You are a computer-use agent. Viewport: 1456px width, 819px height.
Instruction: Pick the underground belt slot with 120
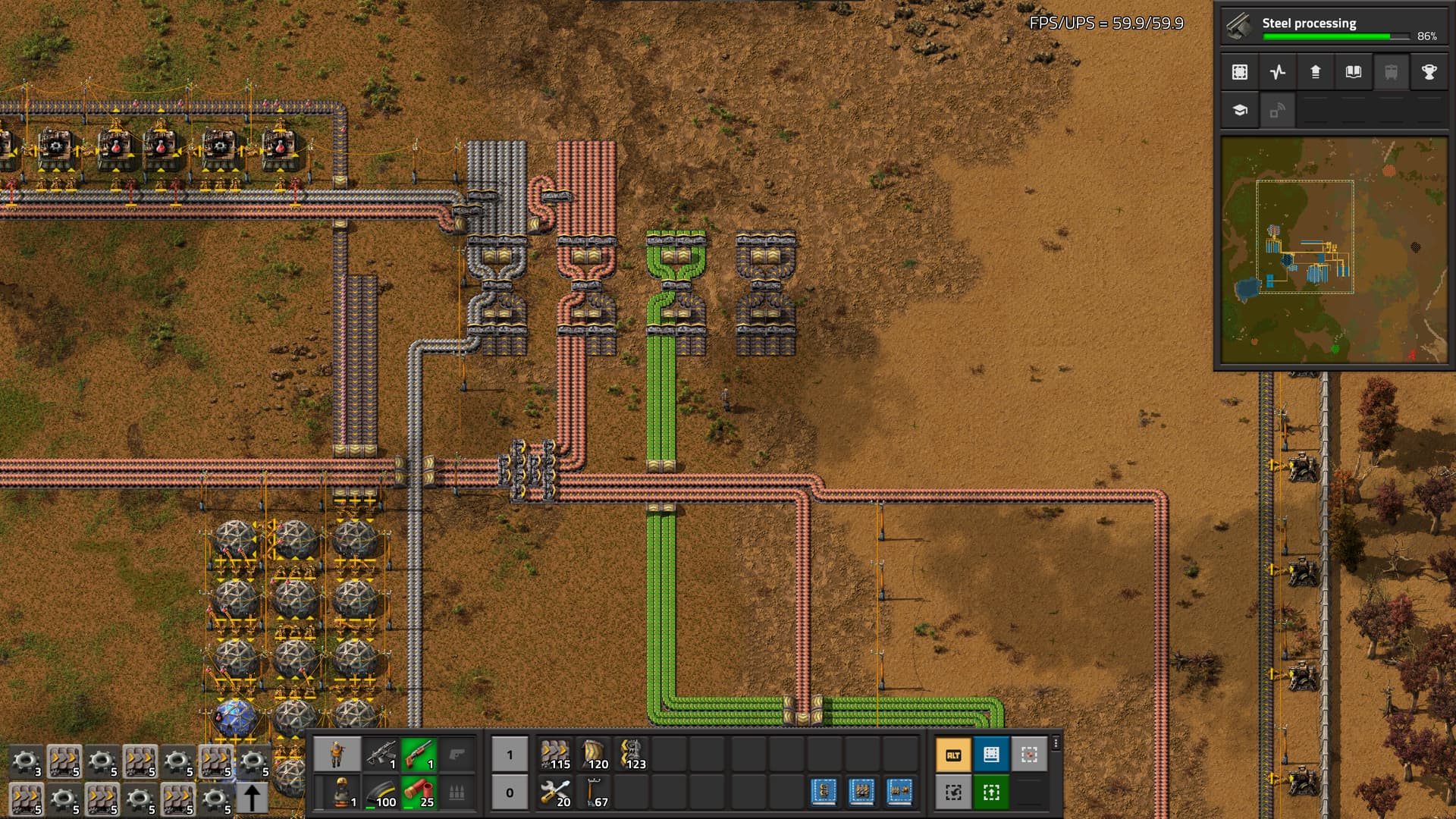593,755
